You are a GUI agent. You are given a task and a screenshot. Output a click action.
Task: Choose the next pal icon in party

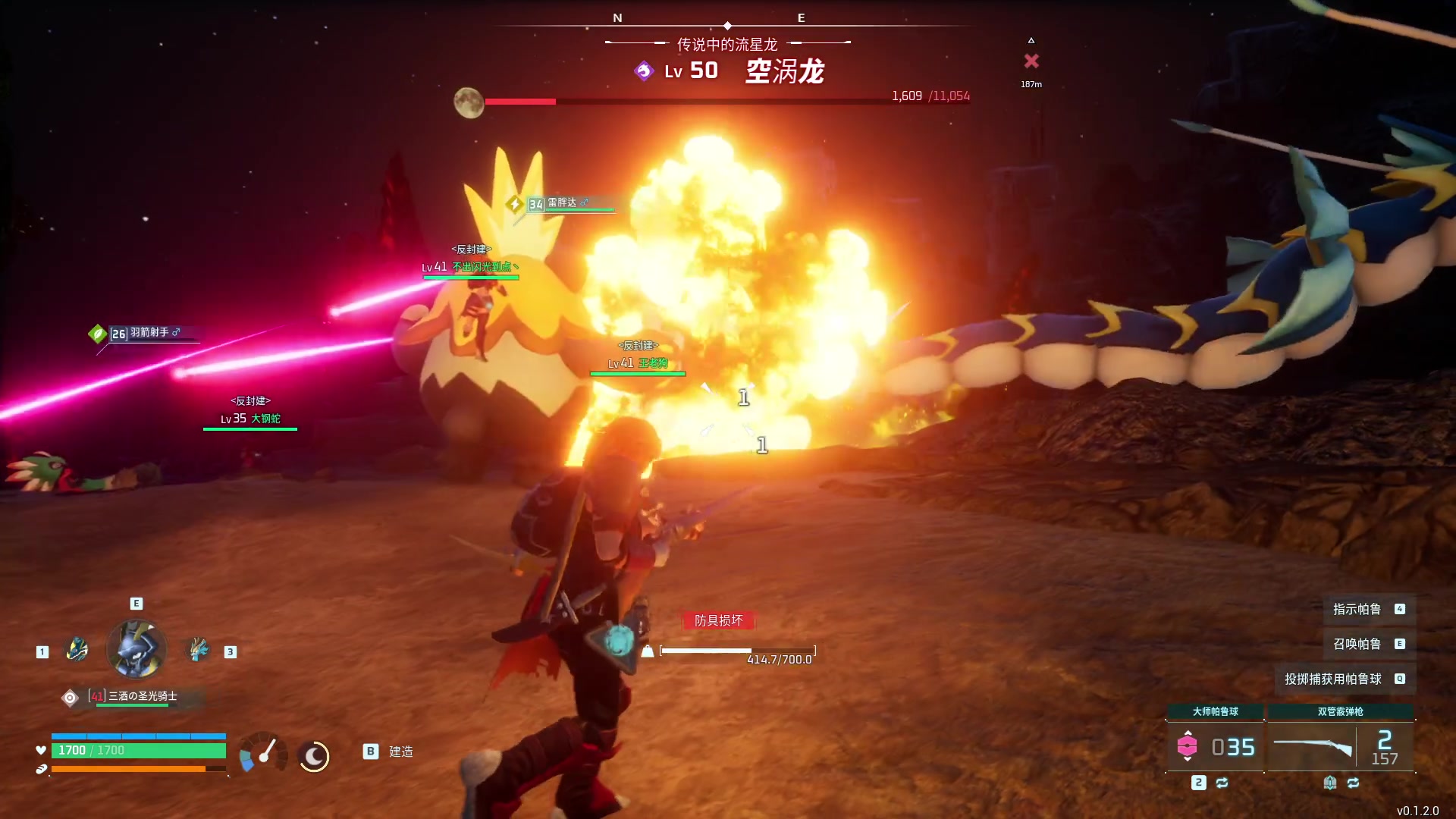click(x=198, y=650)
